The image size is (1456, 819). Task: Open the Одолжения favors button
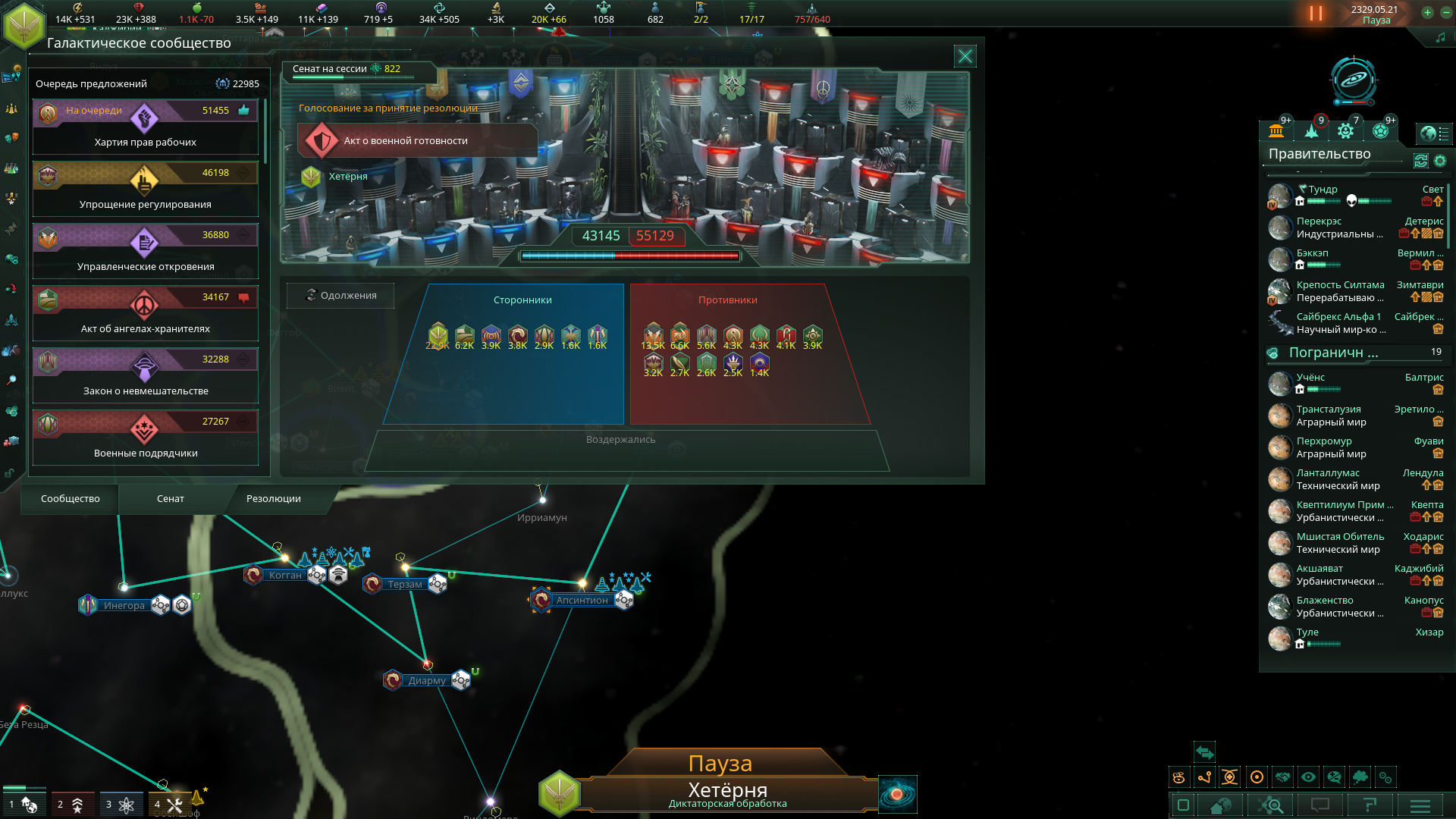point(340,295)
